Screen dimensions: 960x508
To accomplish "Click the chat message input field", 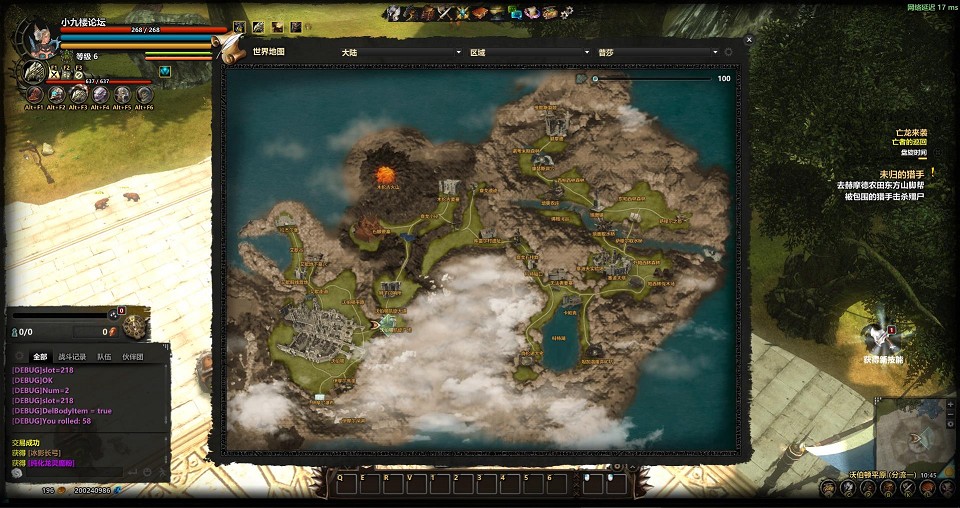I will click(x=75, y=473).
